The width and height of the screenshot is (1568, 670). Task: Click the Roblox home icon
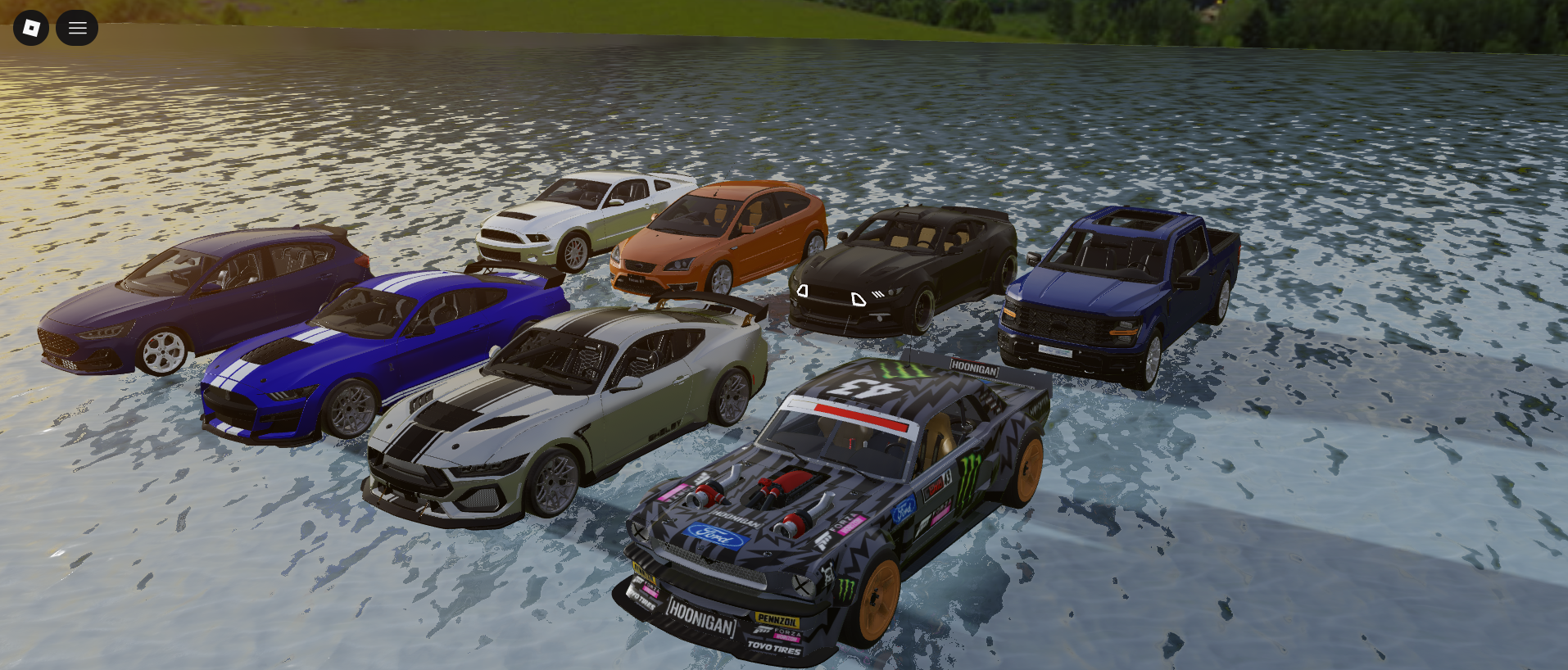tap(30, 27)
